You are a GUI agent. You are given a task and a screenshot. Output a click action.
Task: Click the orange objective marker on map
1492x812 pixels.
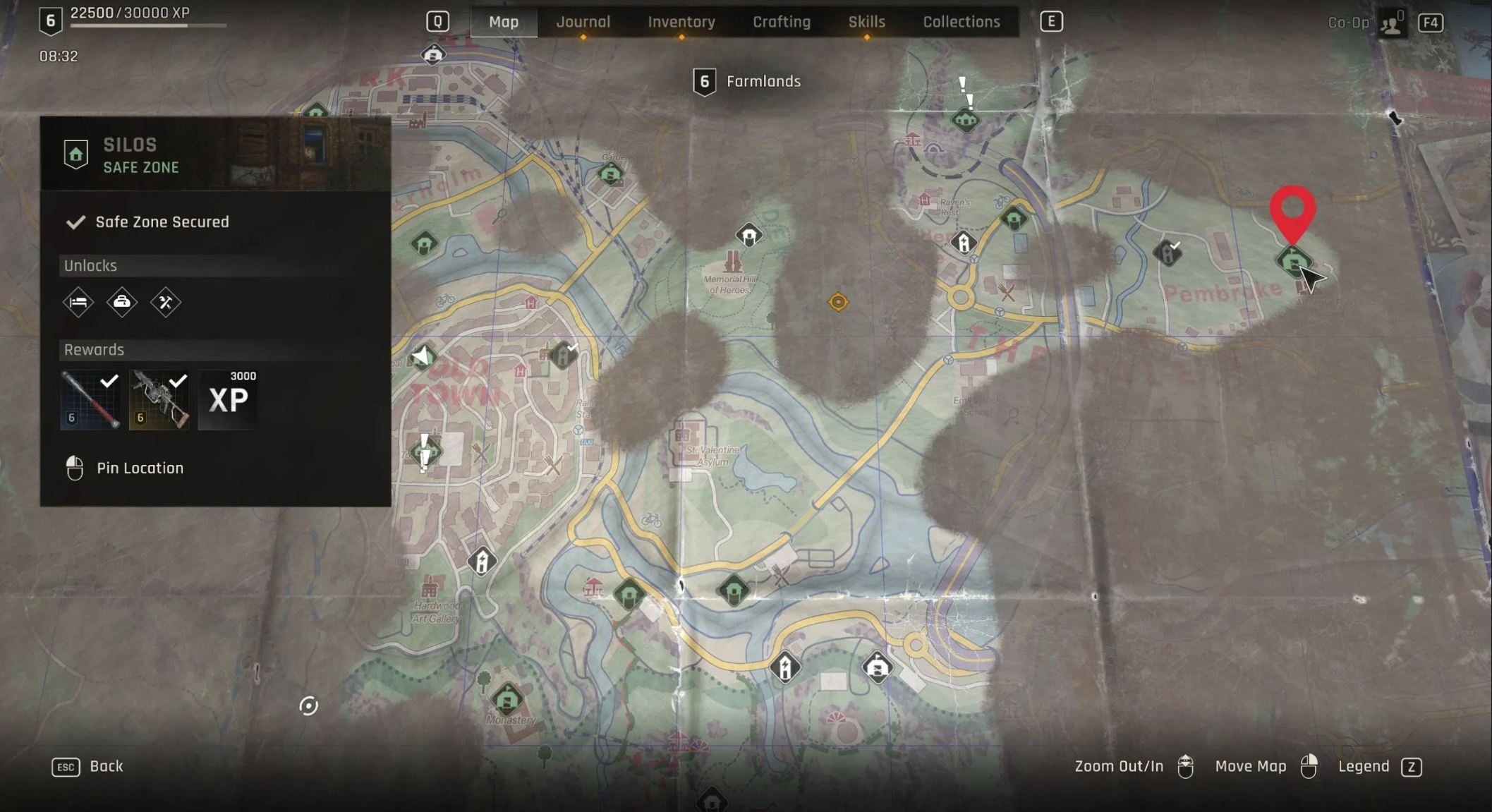coord(838,302)
